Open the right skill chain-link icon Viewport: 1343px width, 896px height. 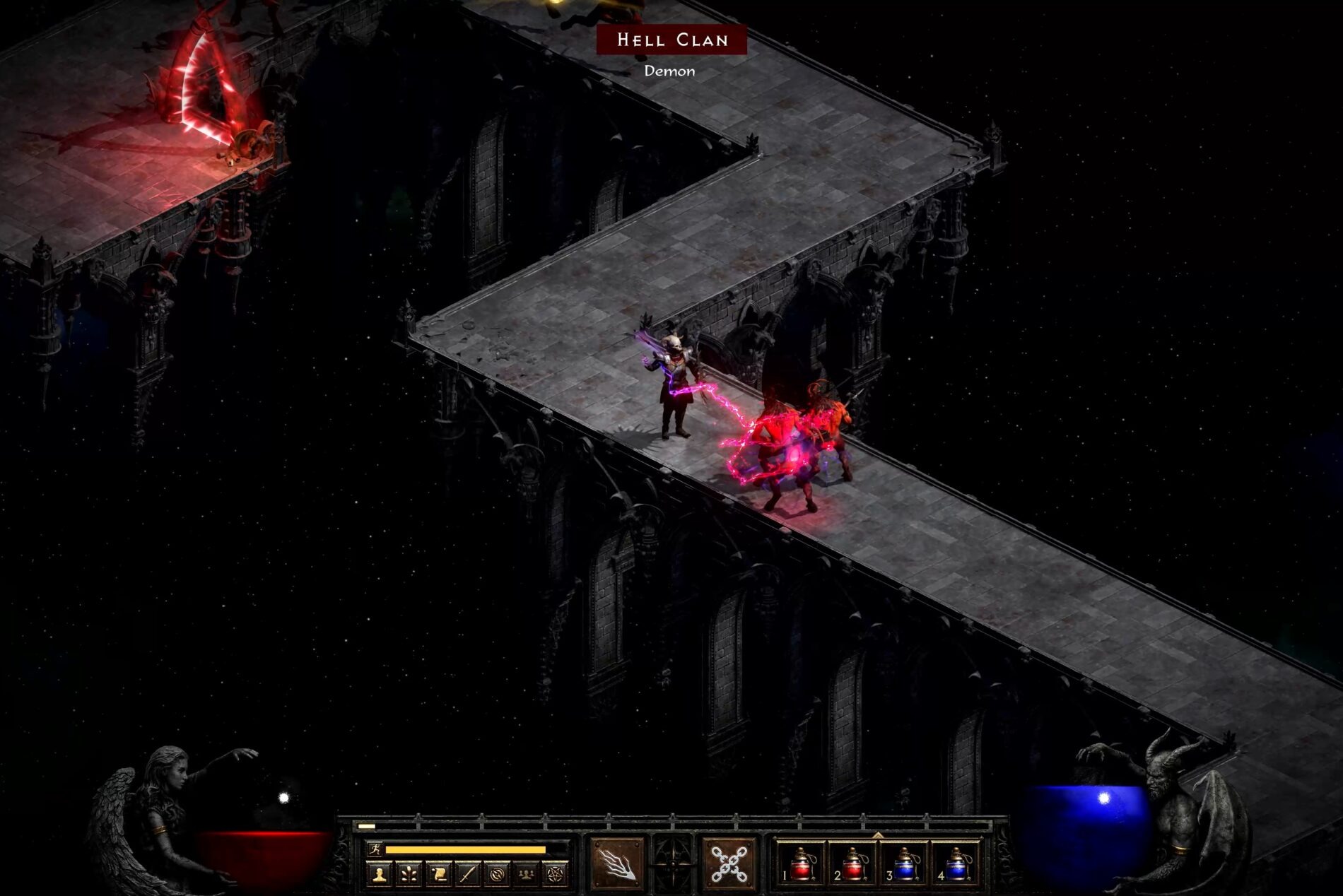point(729,863)
